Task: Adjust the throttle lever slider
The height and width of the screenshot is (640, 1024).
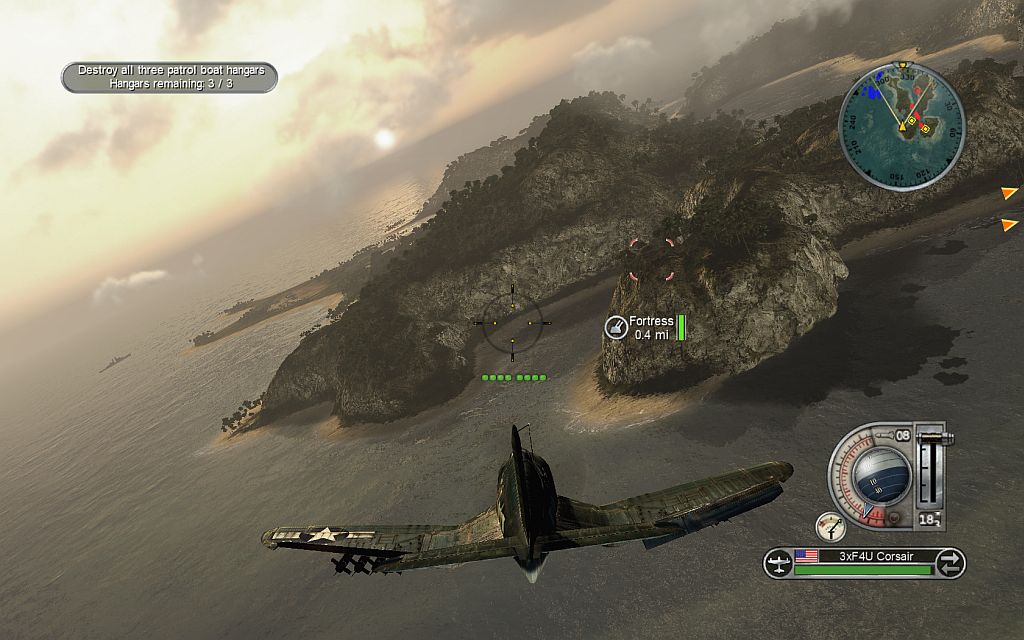Action: coord(930,468)
